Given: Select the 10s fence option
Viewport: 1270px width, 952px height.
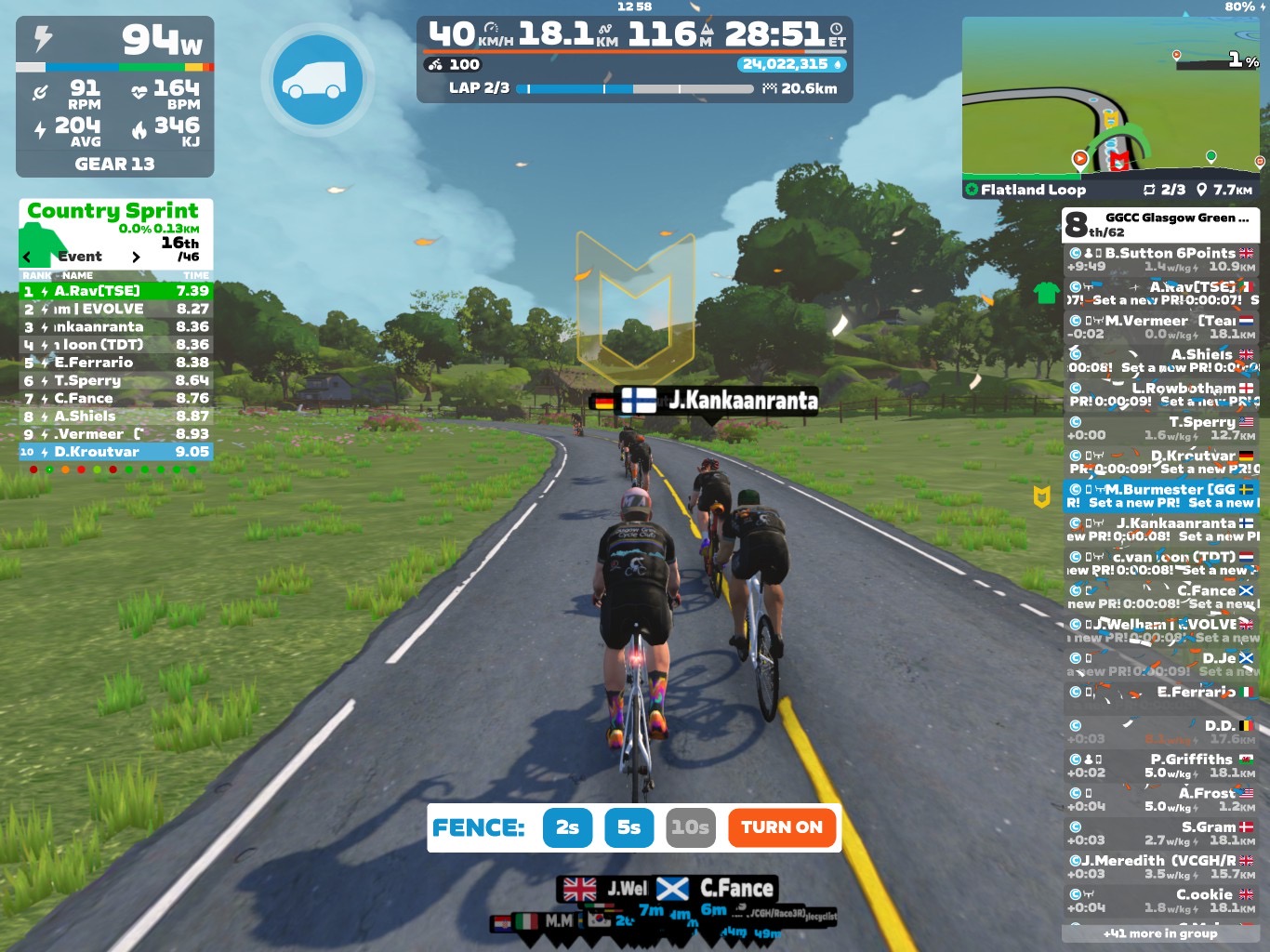Looking at the screenshot, I should click(691, 827).
